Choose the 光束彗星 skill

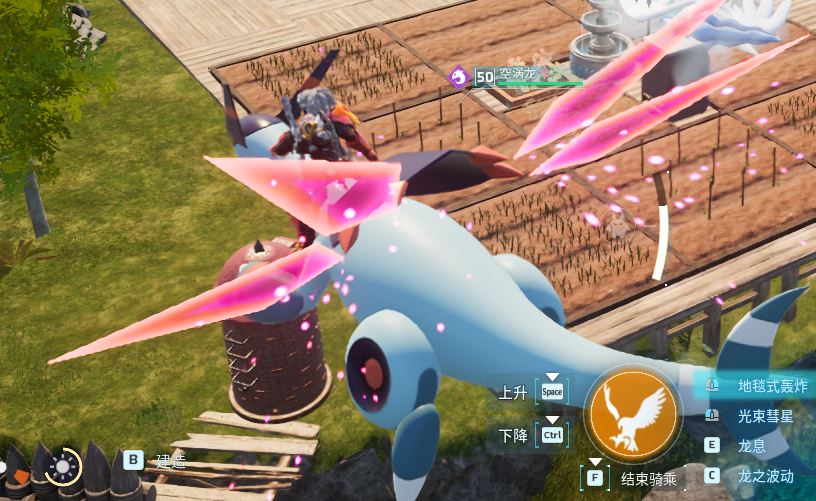coord(765,416)
